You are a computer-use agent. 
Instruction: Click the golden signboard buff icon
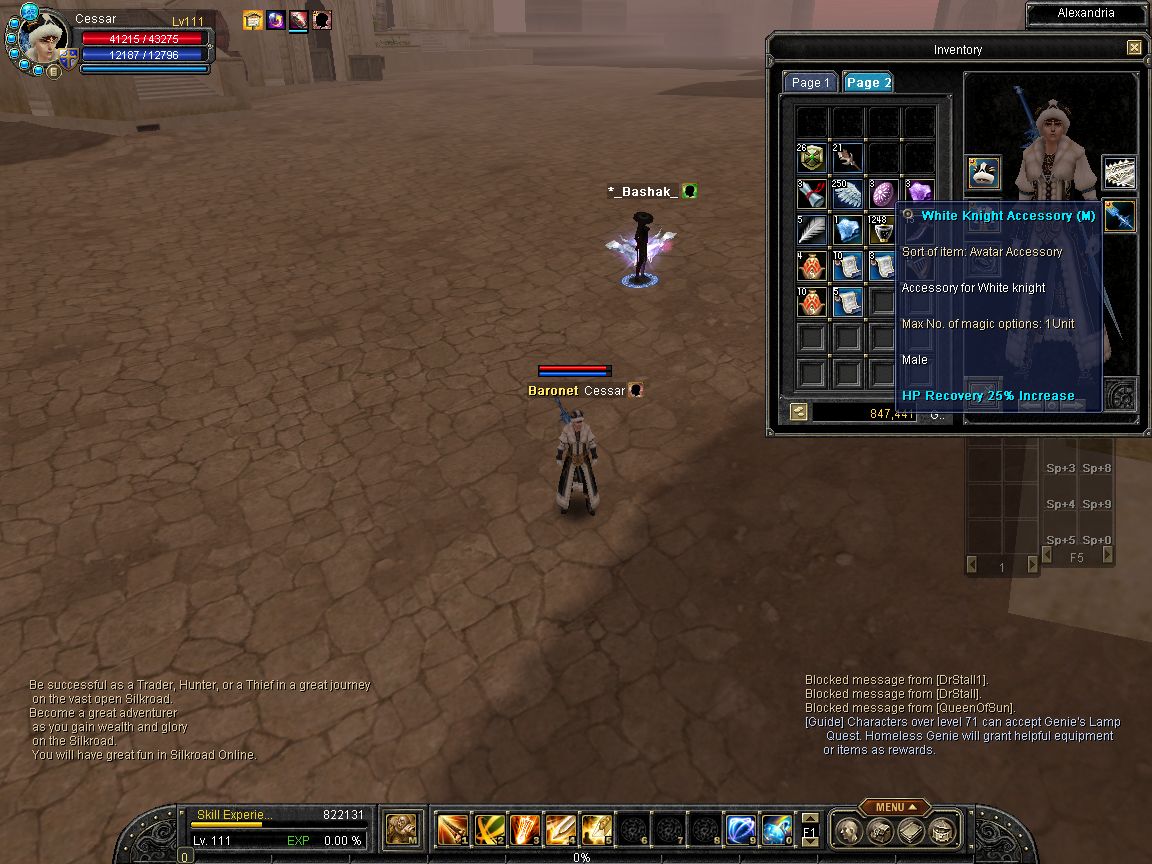point(252,20)
